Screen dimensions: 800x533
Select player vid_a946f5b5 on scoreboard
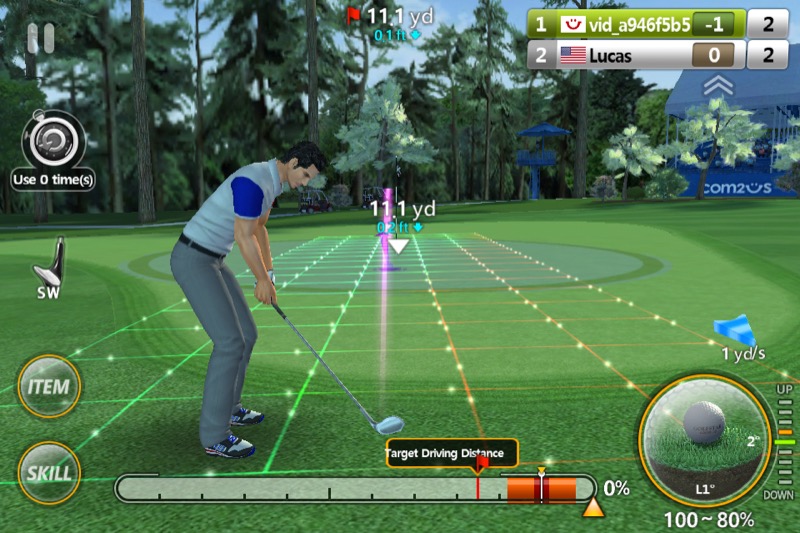pos(637,24)
